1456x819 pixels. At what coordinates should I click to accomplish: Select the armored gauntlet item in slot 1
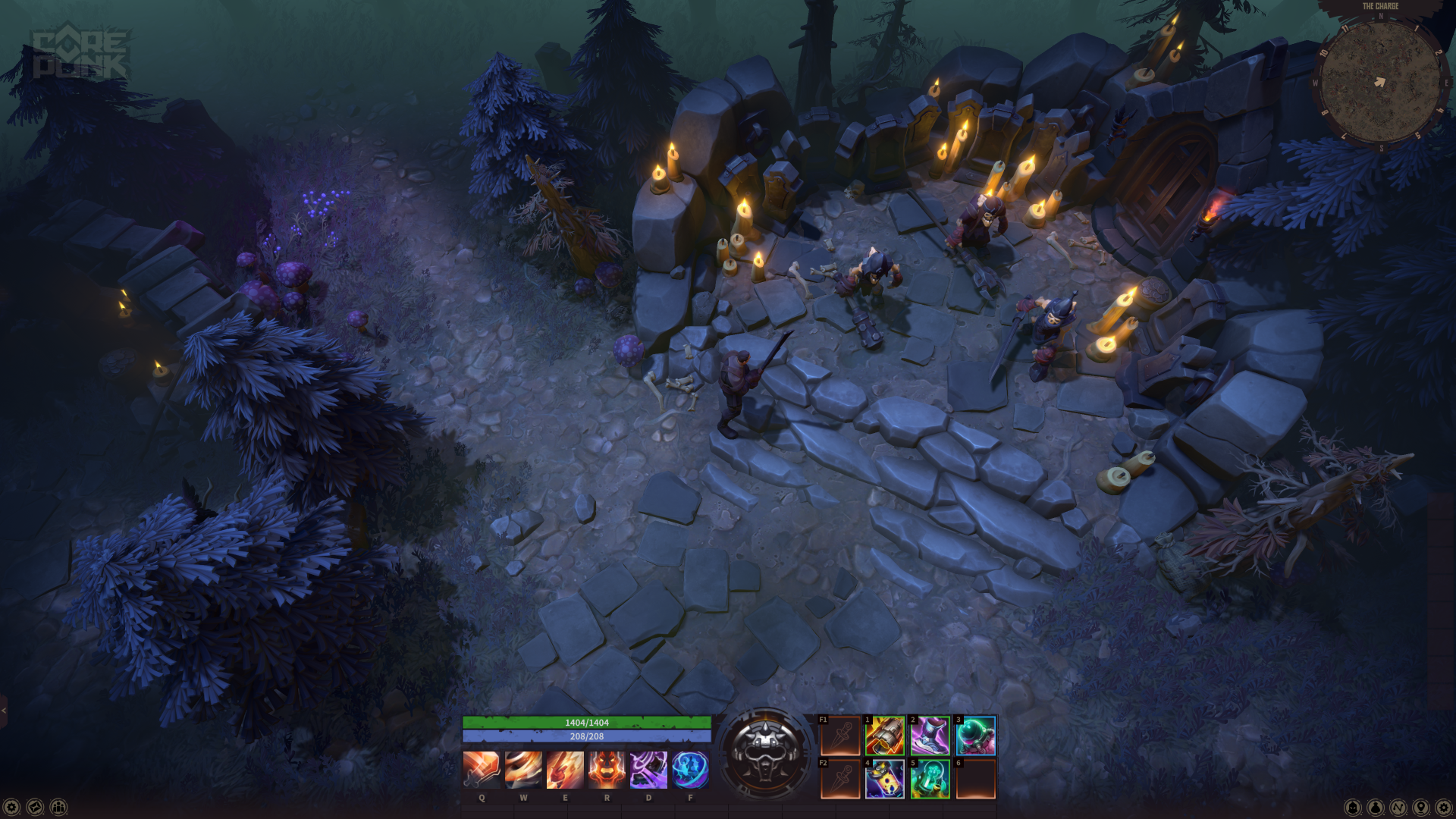point(885,736)
